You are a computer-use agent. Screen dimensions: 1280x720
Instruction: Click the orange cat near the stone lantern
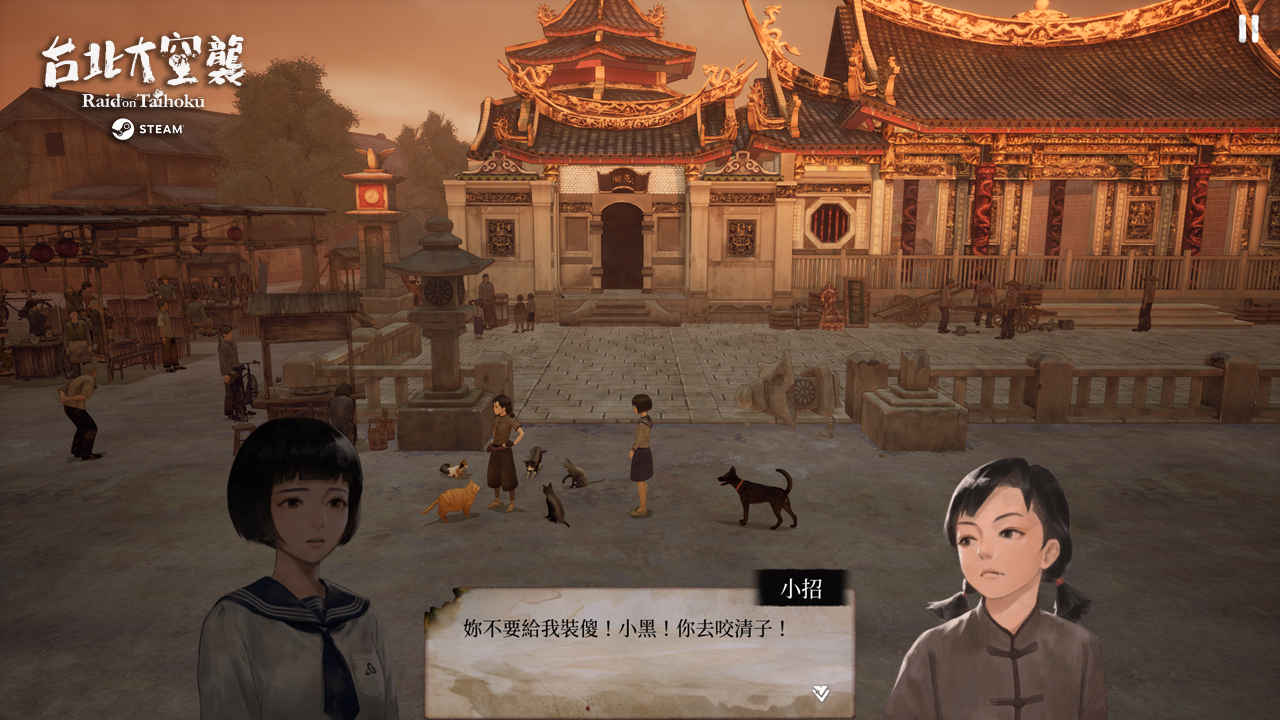455,501
